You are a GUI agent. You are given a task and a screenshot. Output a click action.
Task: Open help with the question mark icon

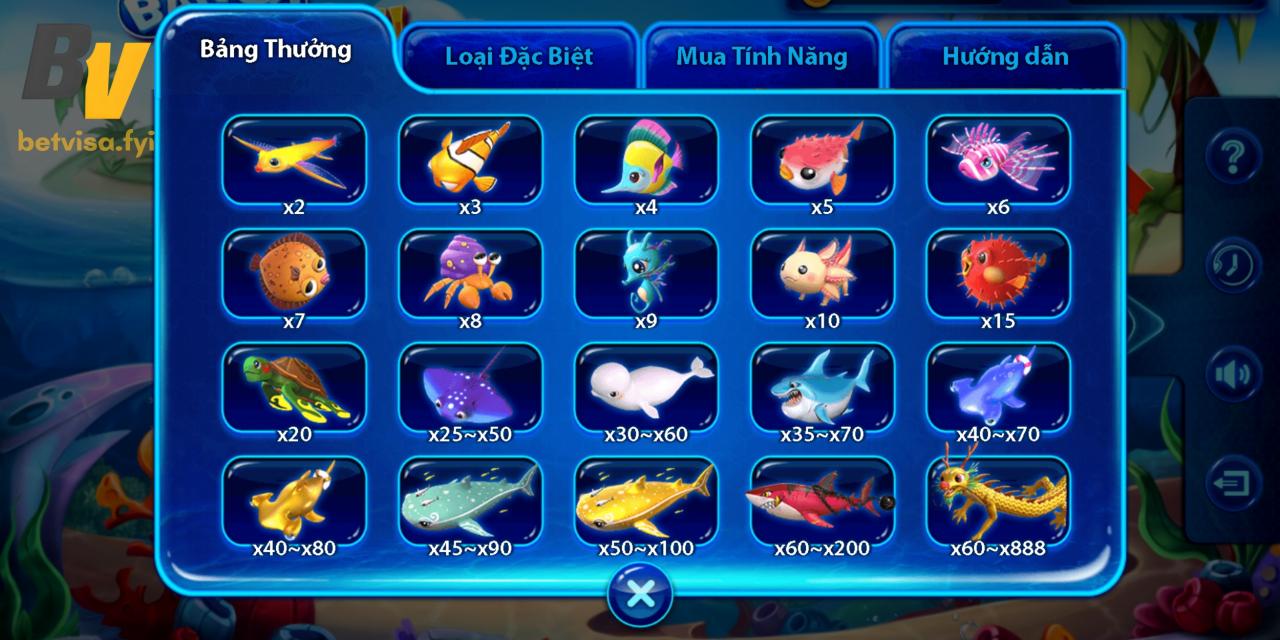pyautogui.click(x=1233, y=157)
